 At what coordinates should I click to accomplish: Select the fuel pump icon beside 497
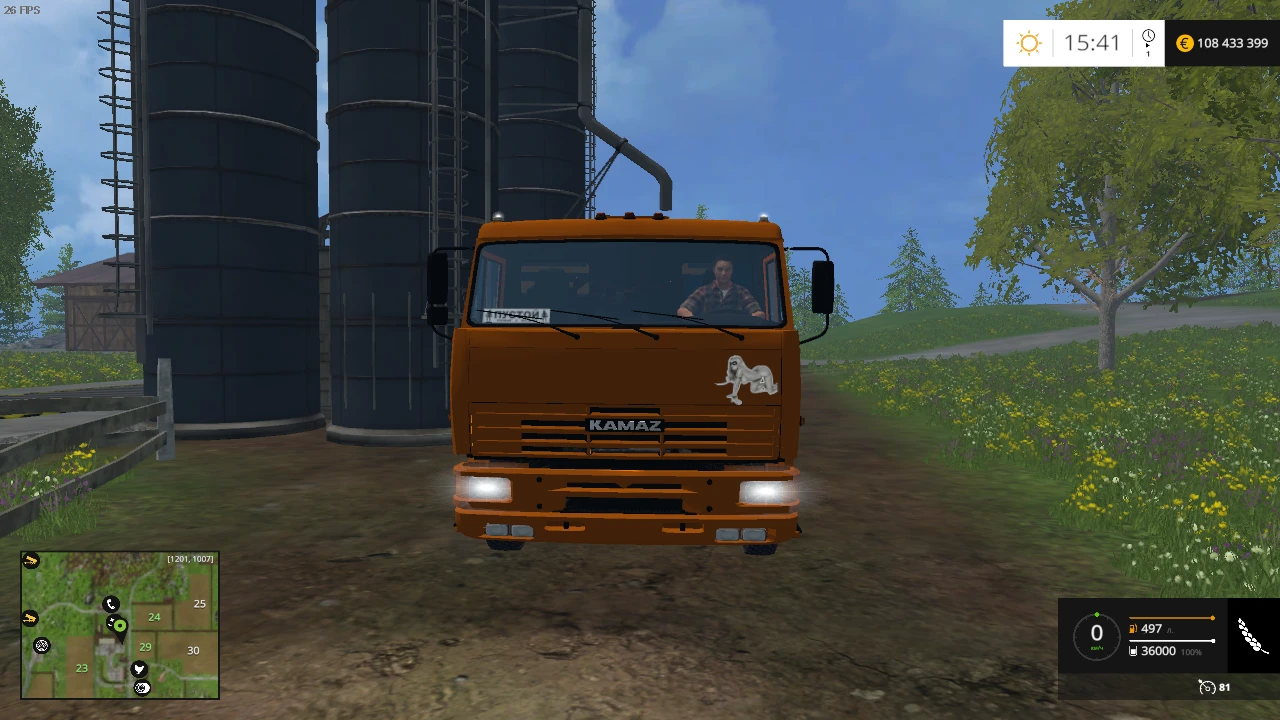click(1132, 628)
